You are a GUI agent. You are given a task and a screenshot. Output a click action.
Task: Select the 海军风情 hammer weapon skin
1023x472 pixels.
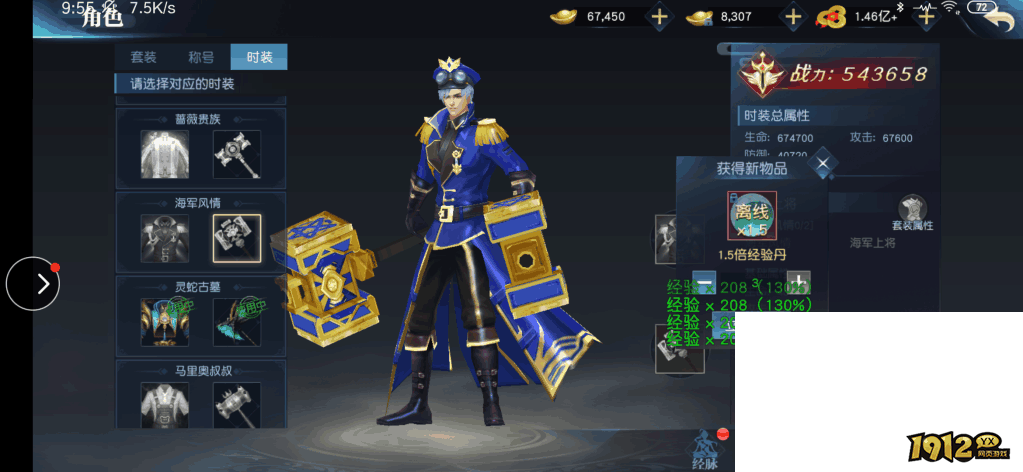point(237,238)
